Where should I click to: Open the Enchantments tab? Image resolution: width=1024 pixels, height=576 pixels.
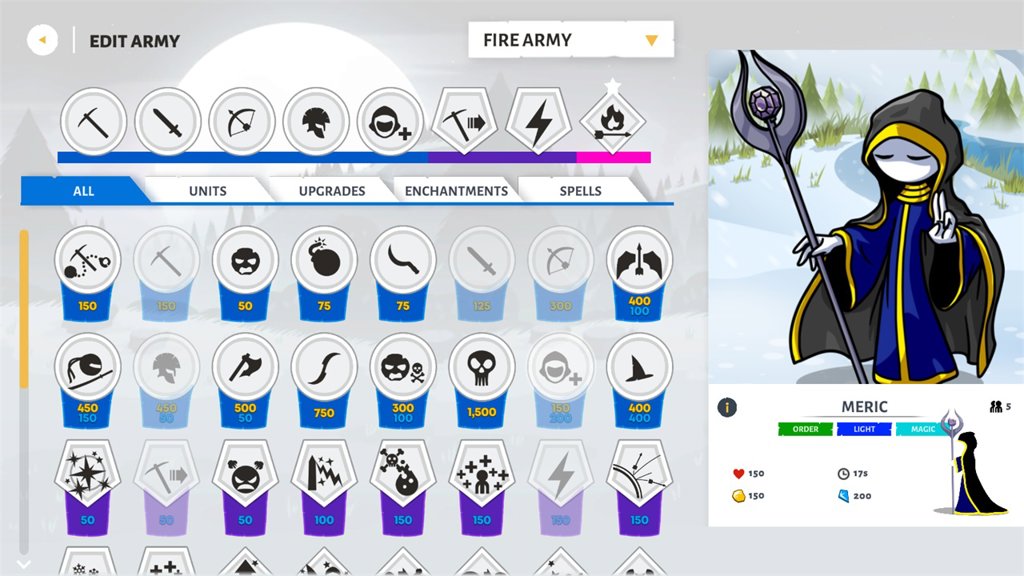[456, 190]
